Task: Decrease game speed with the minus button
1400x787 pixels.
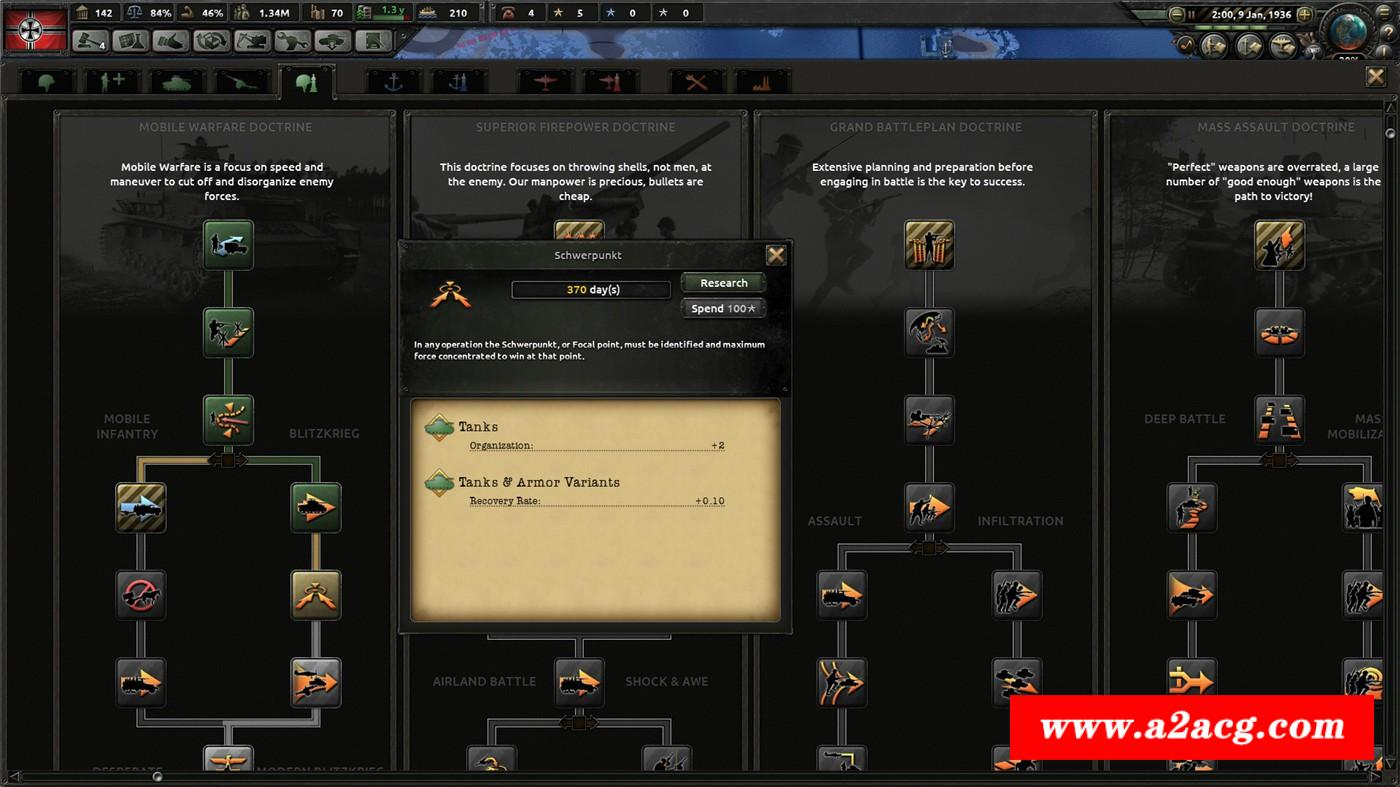Action: tap(1177, 15)
